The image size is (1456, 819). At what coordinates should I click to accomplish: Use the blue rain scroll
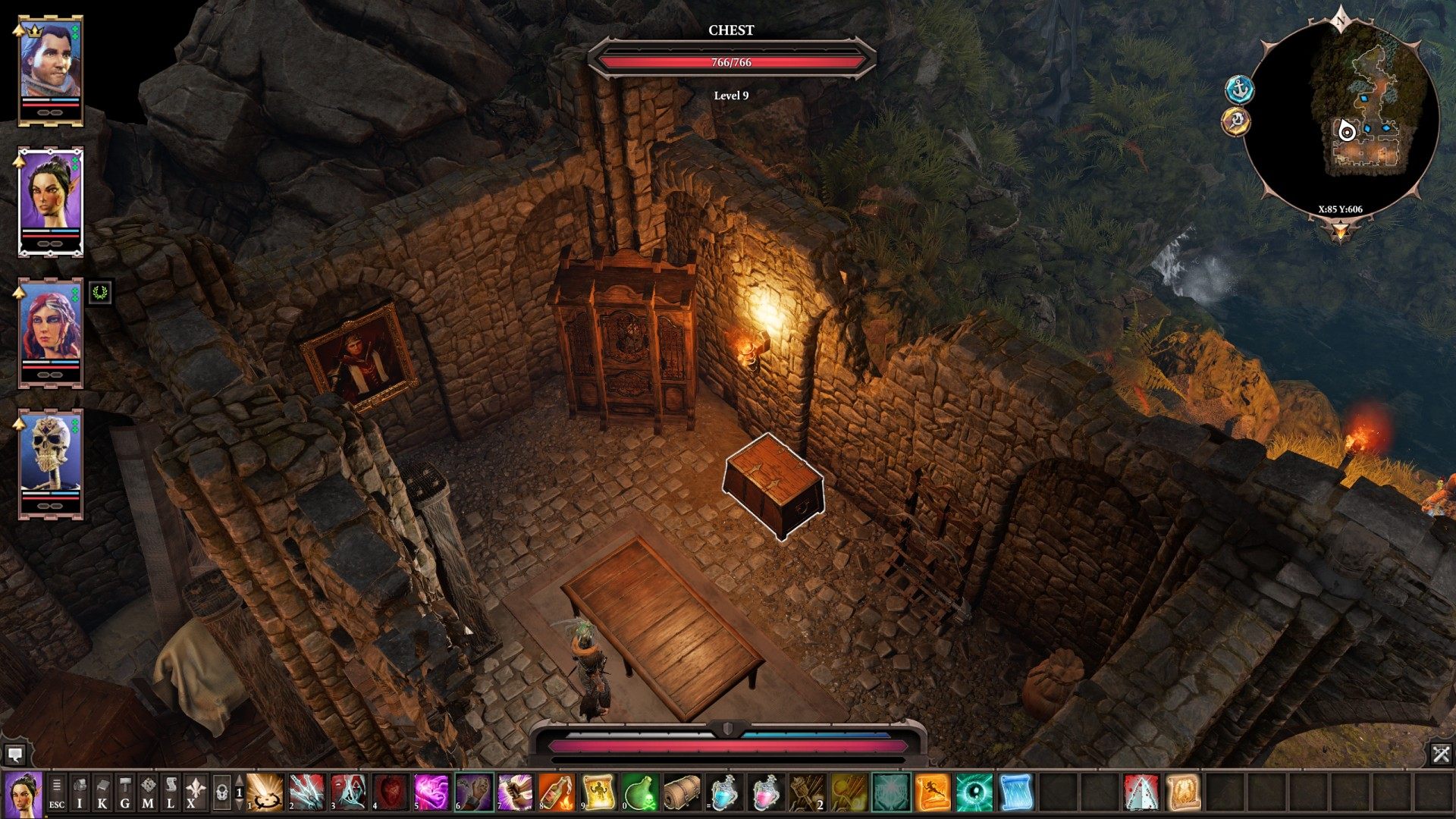[x=1015, y=793]
